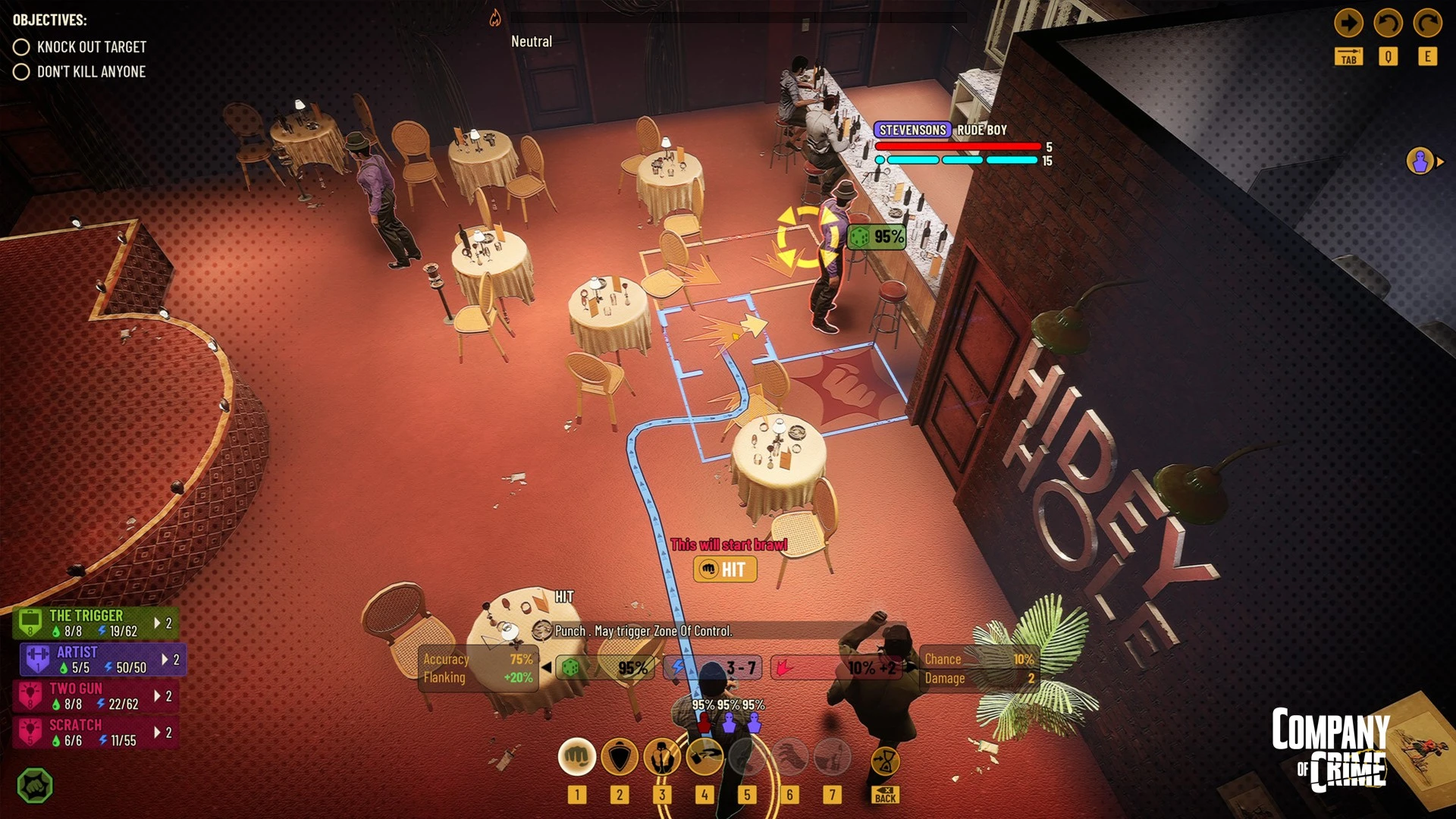The height and width of the screenshot is (819, 1456).
Task: Rotate camera clockwise
Action: click(1427, 24)
